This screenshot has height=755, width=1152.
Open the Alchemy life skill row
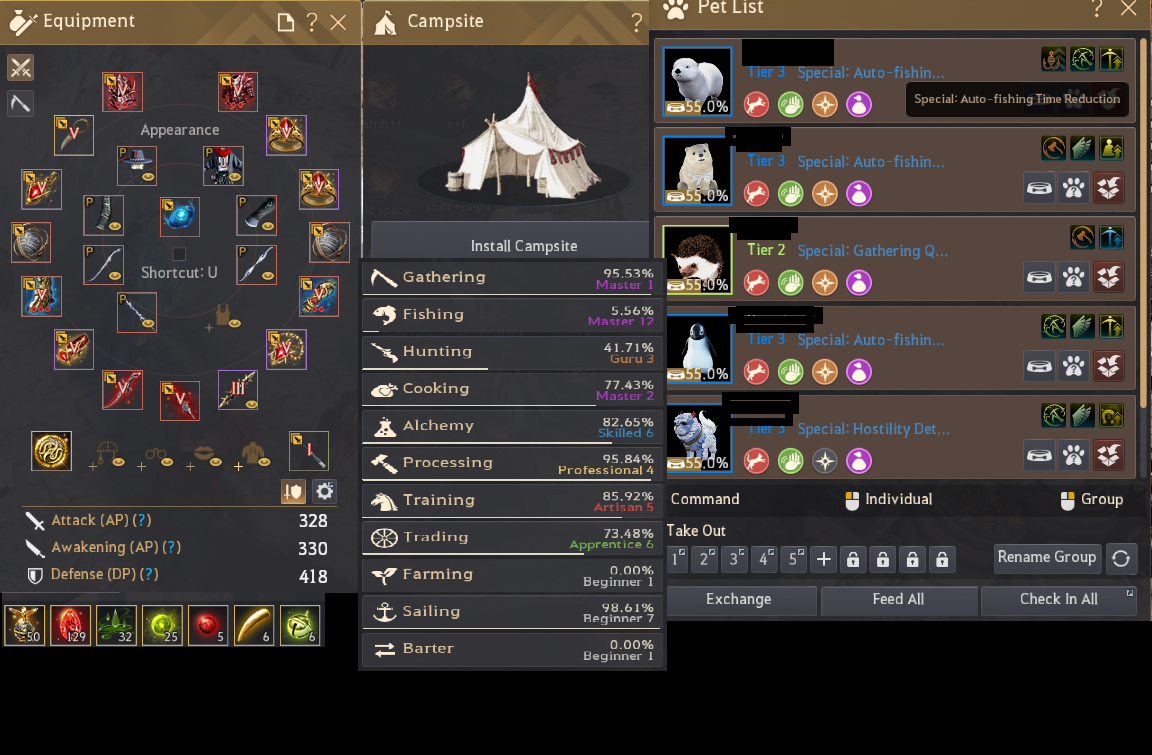(x=511, y=426)
